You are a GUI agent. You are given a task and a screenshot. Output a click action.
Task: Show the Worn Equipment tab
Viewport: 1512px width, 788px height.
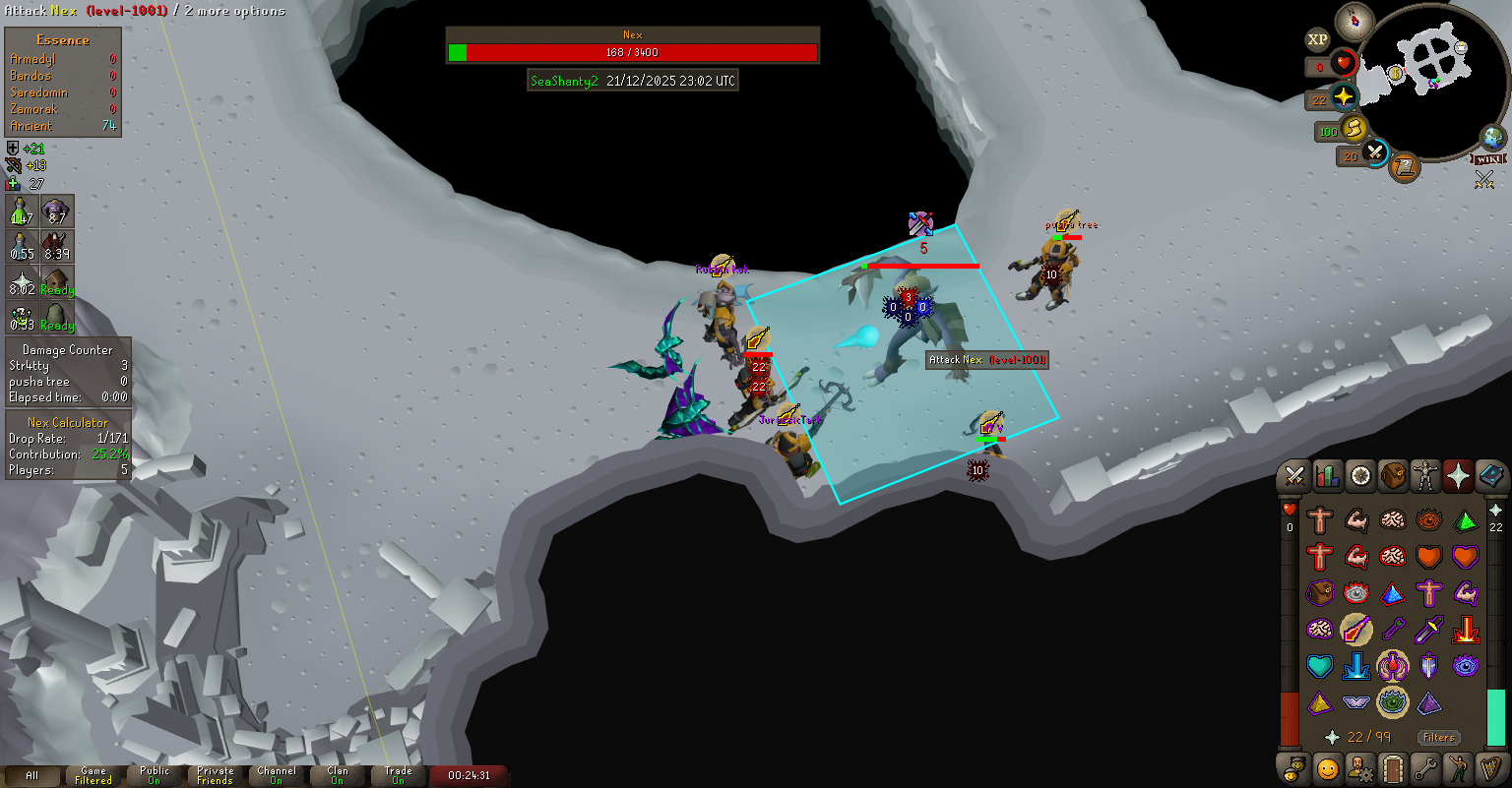pyautogui.click(x=1424, y=476)
